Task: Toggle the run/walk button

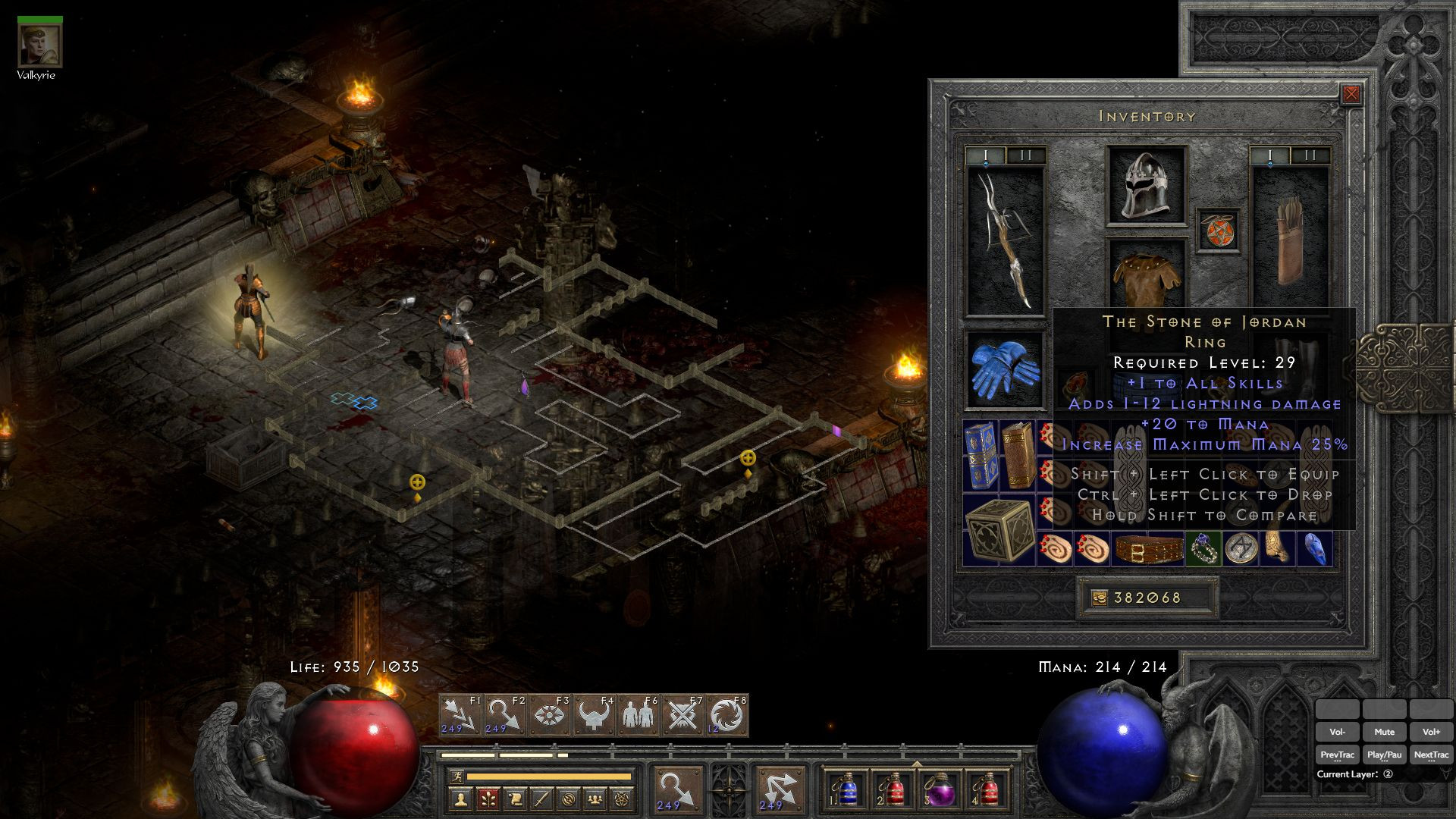Action: 456,776
